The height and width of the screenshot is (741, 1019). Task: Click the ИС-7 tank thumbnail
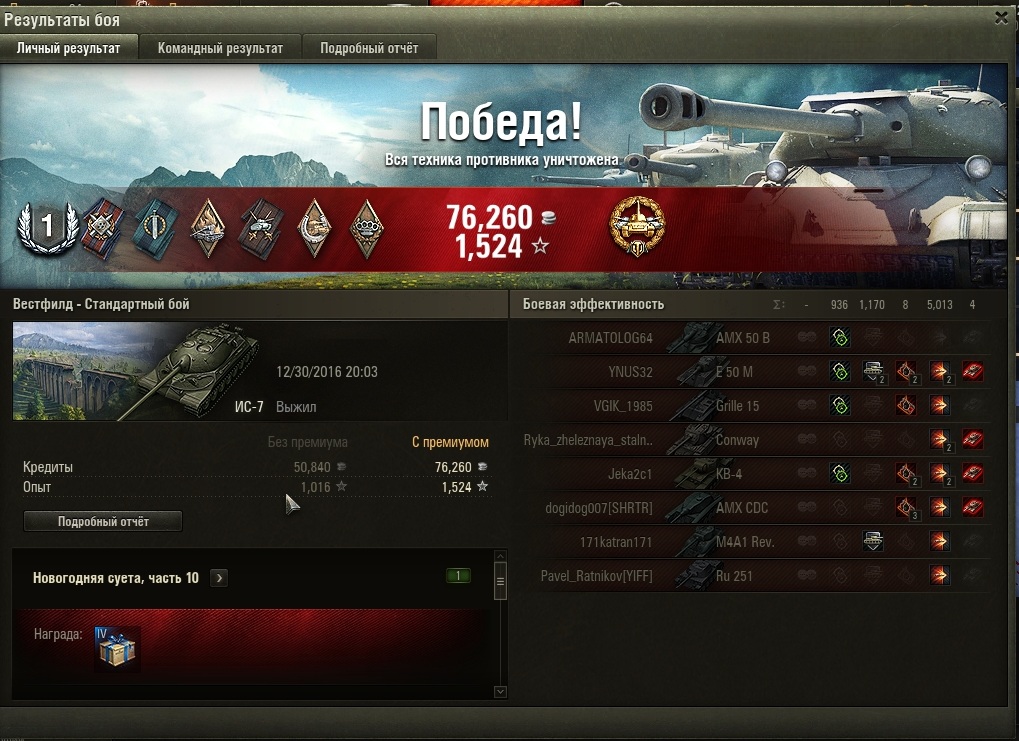tap(135, 372)
